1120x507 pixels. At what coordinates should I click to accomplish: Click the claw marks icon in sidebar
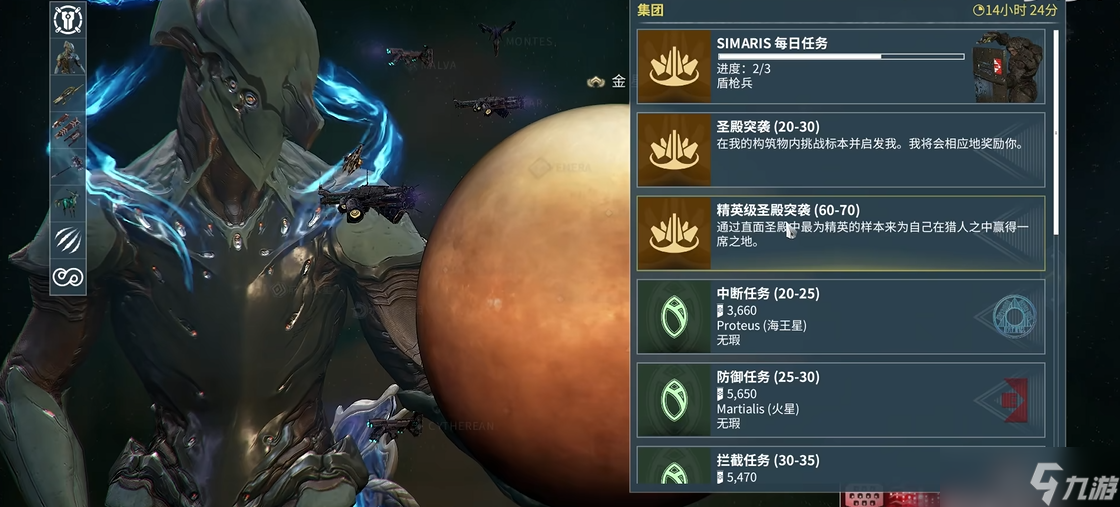(x=68, y=239)
